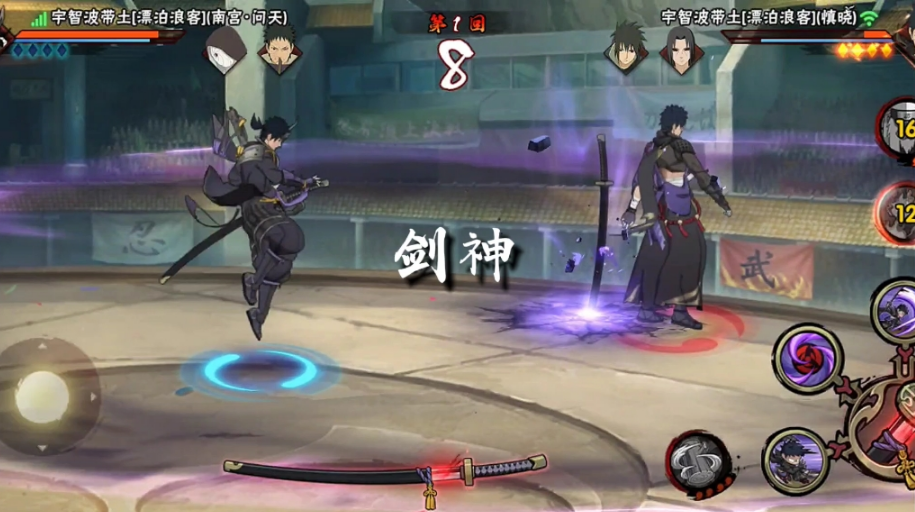Use the red secret scroll showing 12
The height and width of the screenshot is (512, 915).
(x=897, y=212)
